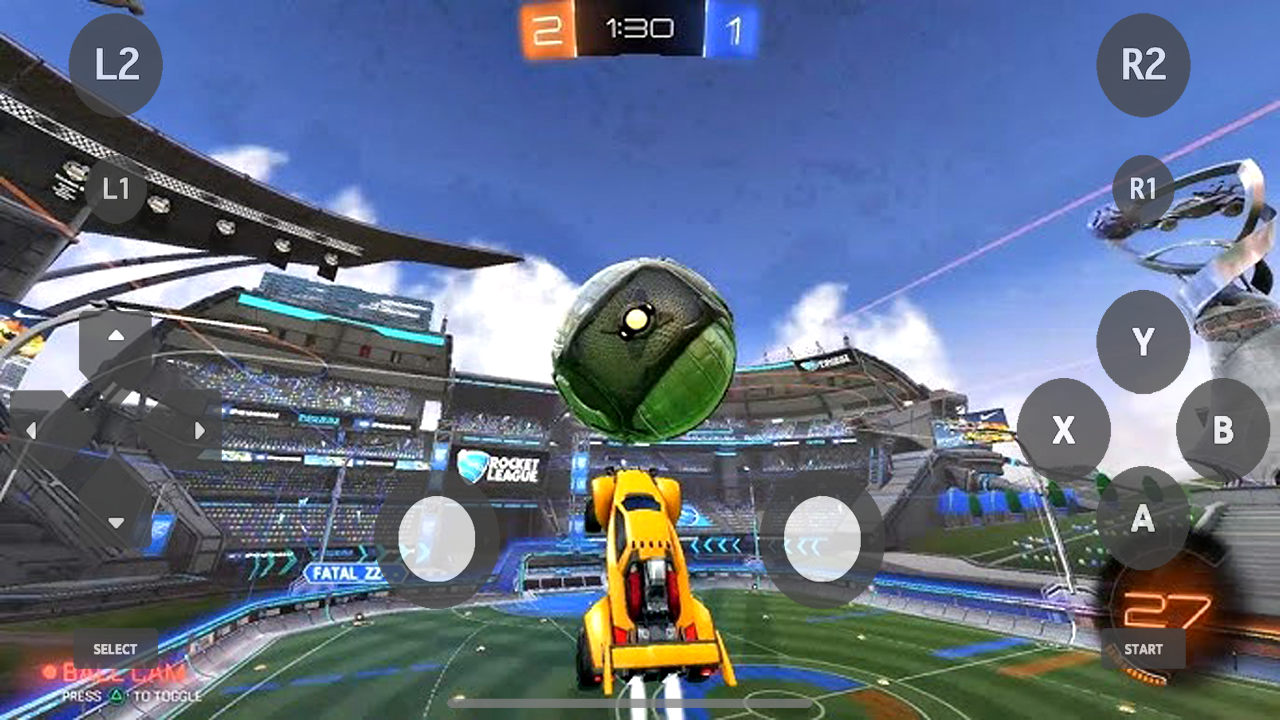Image resolution: width=1280 pixels, height=720 pixels.
Task: Tap the left analog stick
Action: 438,540
